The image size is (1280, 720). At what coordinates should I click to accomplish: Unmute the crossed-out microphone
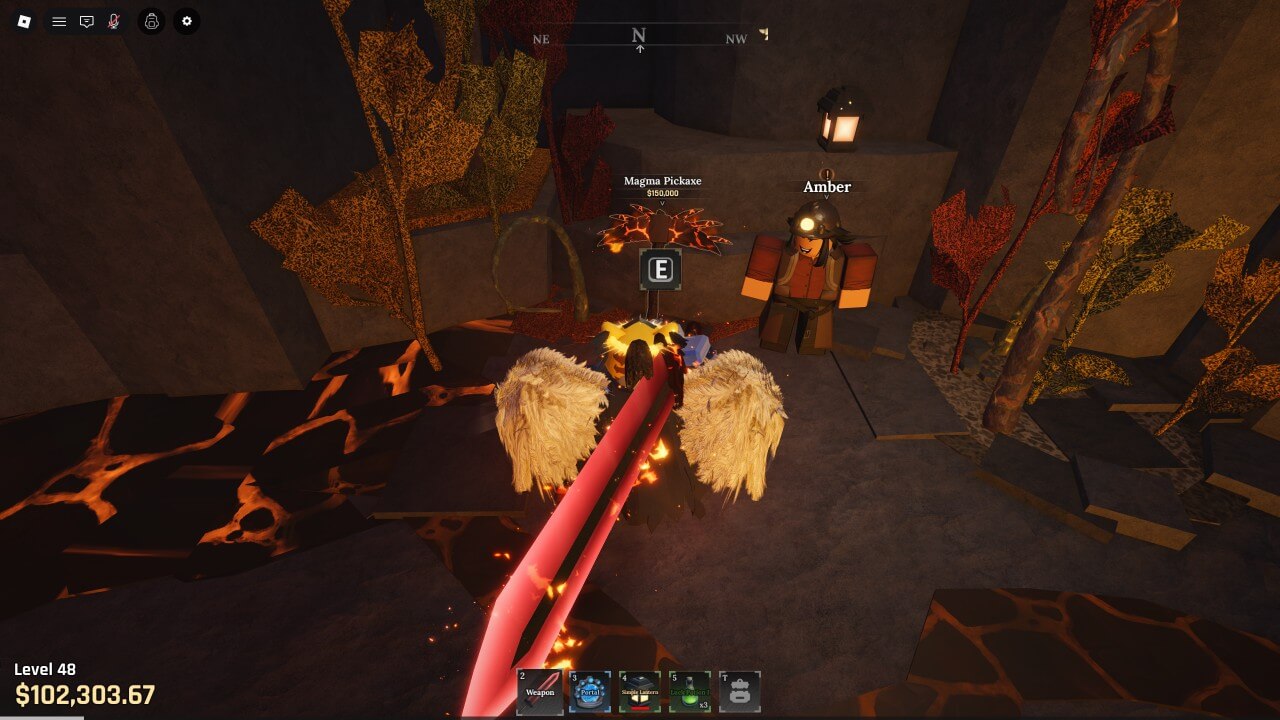[x=114, y=21]
